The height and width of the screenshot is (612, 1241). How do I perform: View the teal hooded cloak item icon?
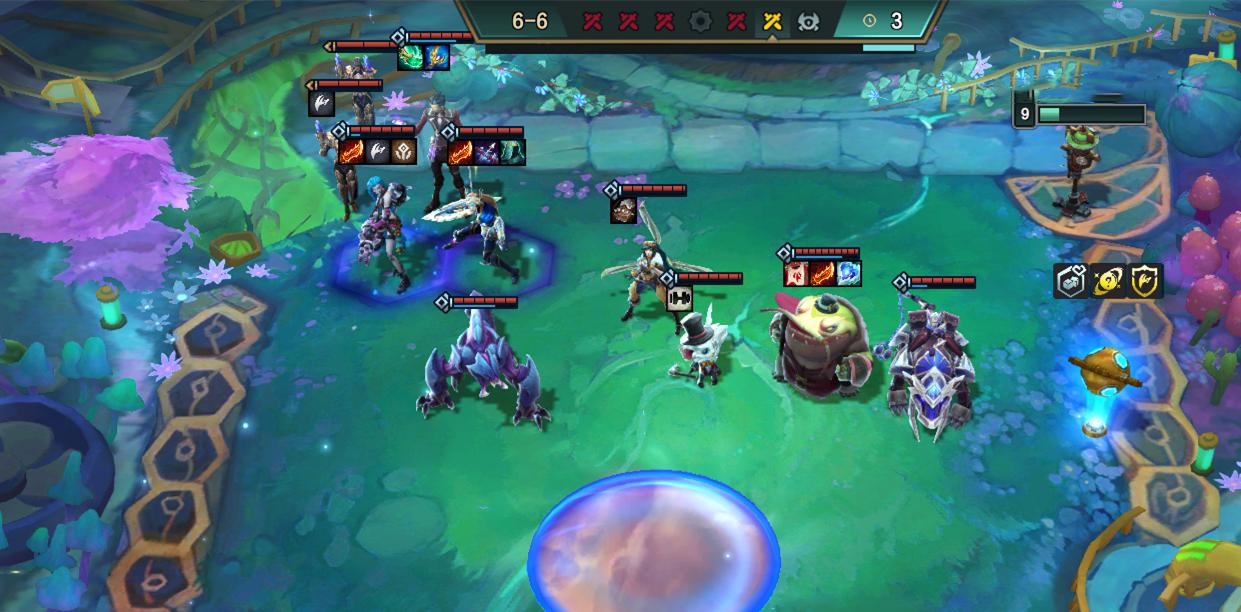coord(512,152)
